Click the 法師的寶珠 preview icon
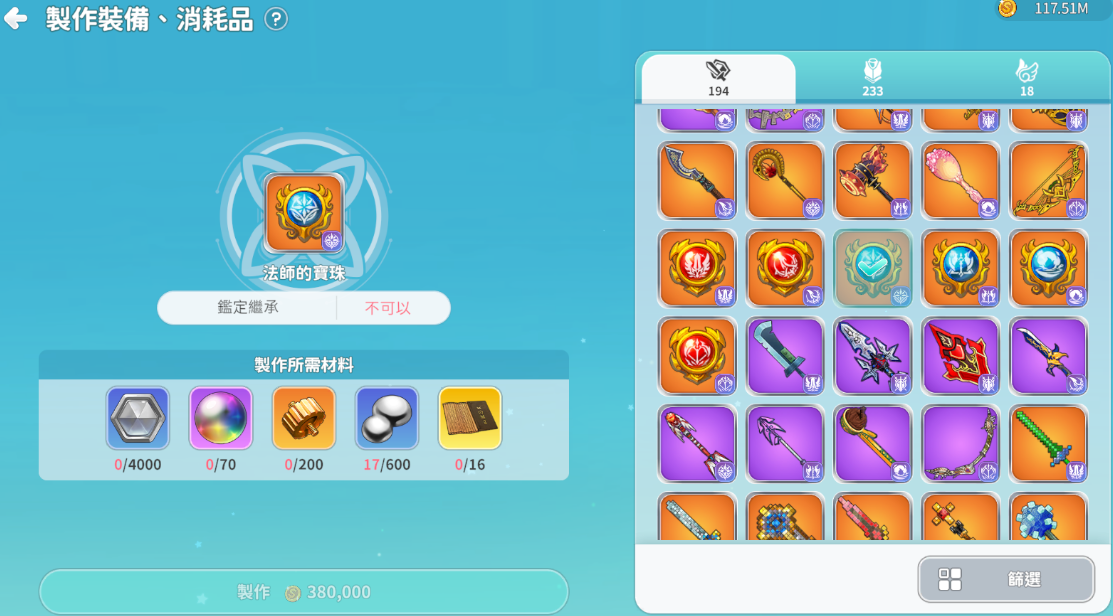 point(304,213)
